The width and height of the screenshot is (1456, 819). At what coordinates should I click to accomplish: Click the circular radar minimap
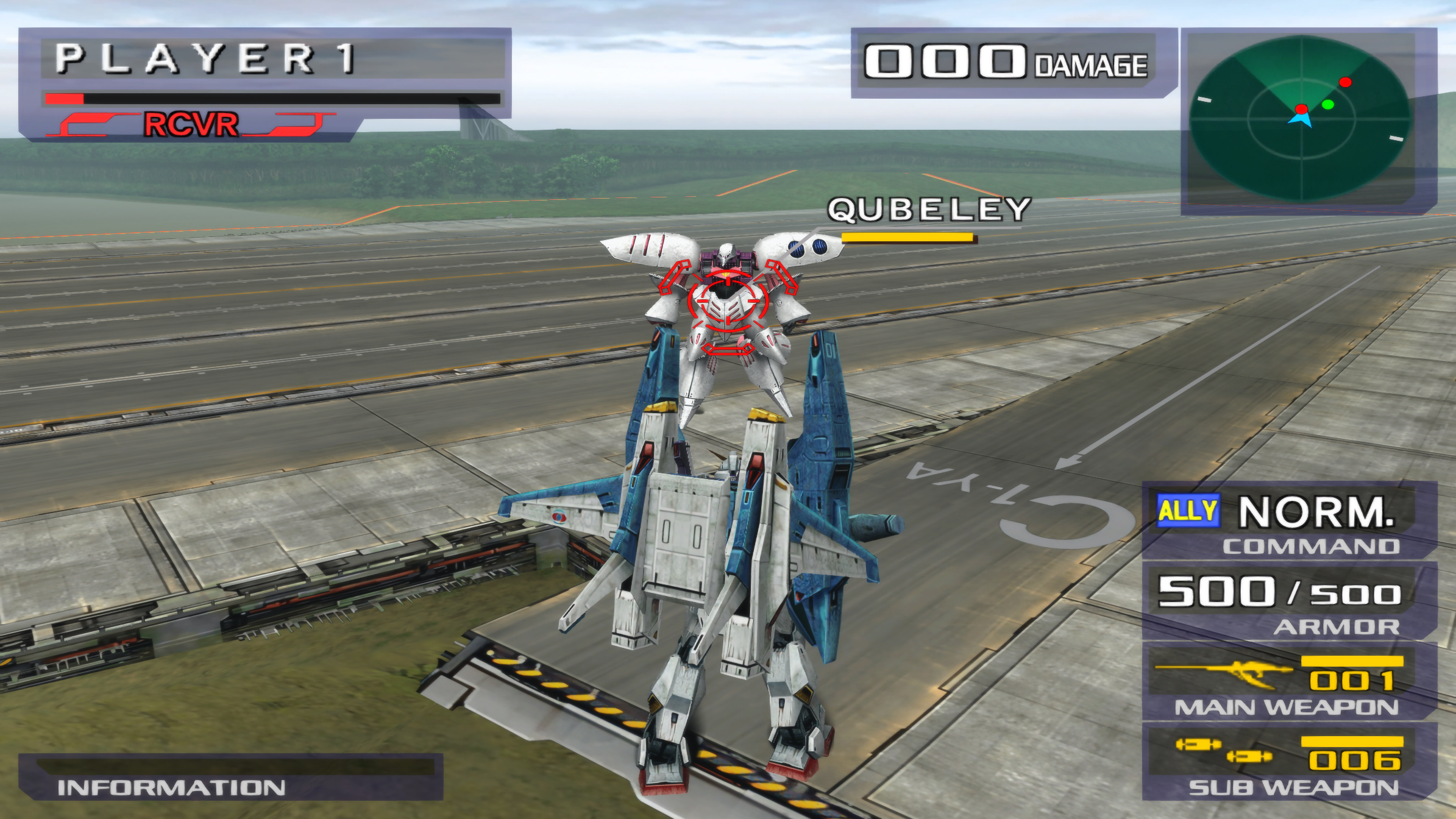[1301, 118]
